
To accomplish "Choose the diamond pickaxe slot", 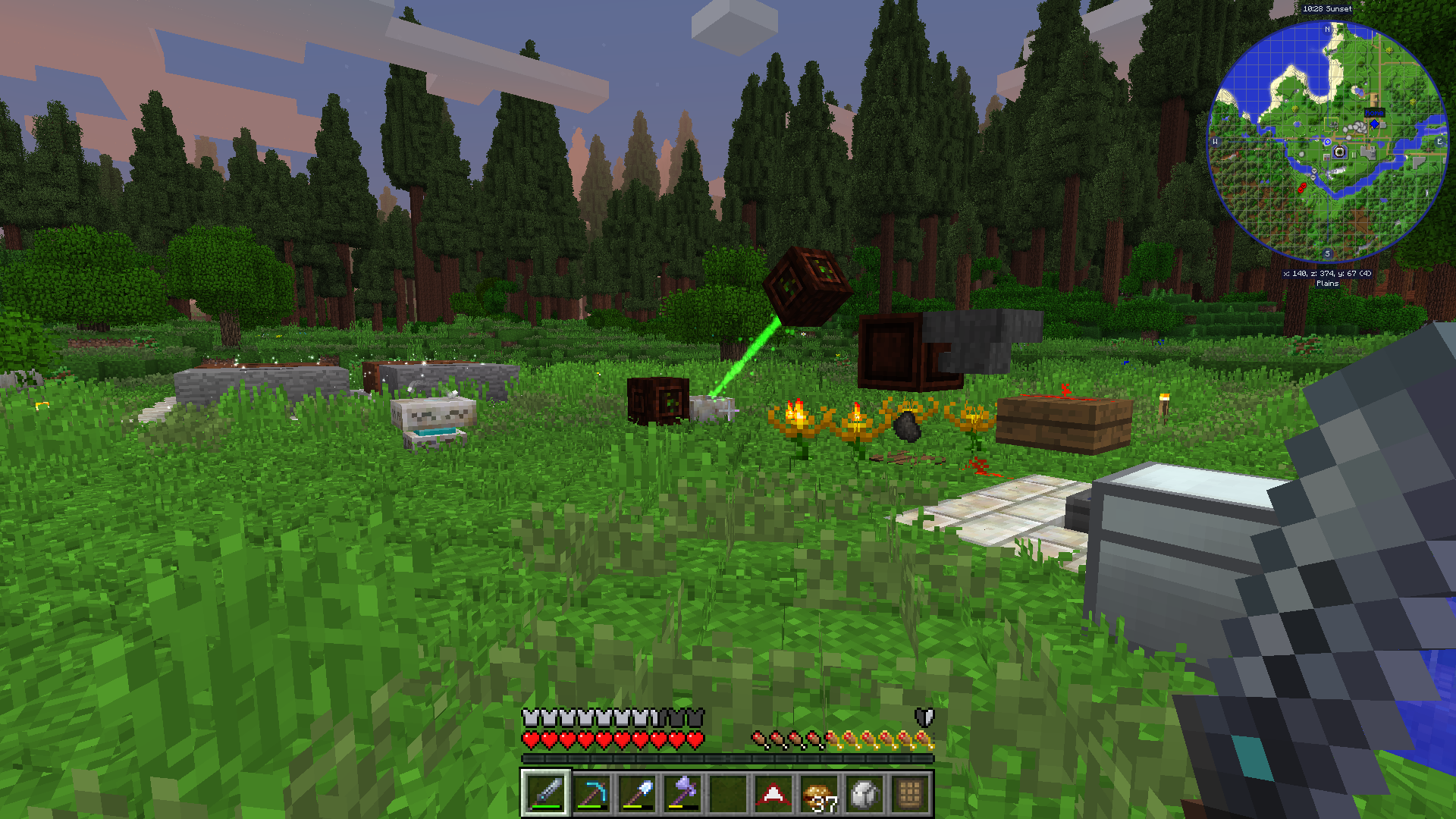I will coord(591,793).
